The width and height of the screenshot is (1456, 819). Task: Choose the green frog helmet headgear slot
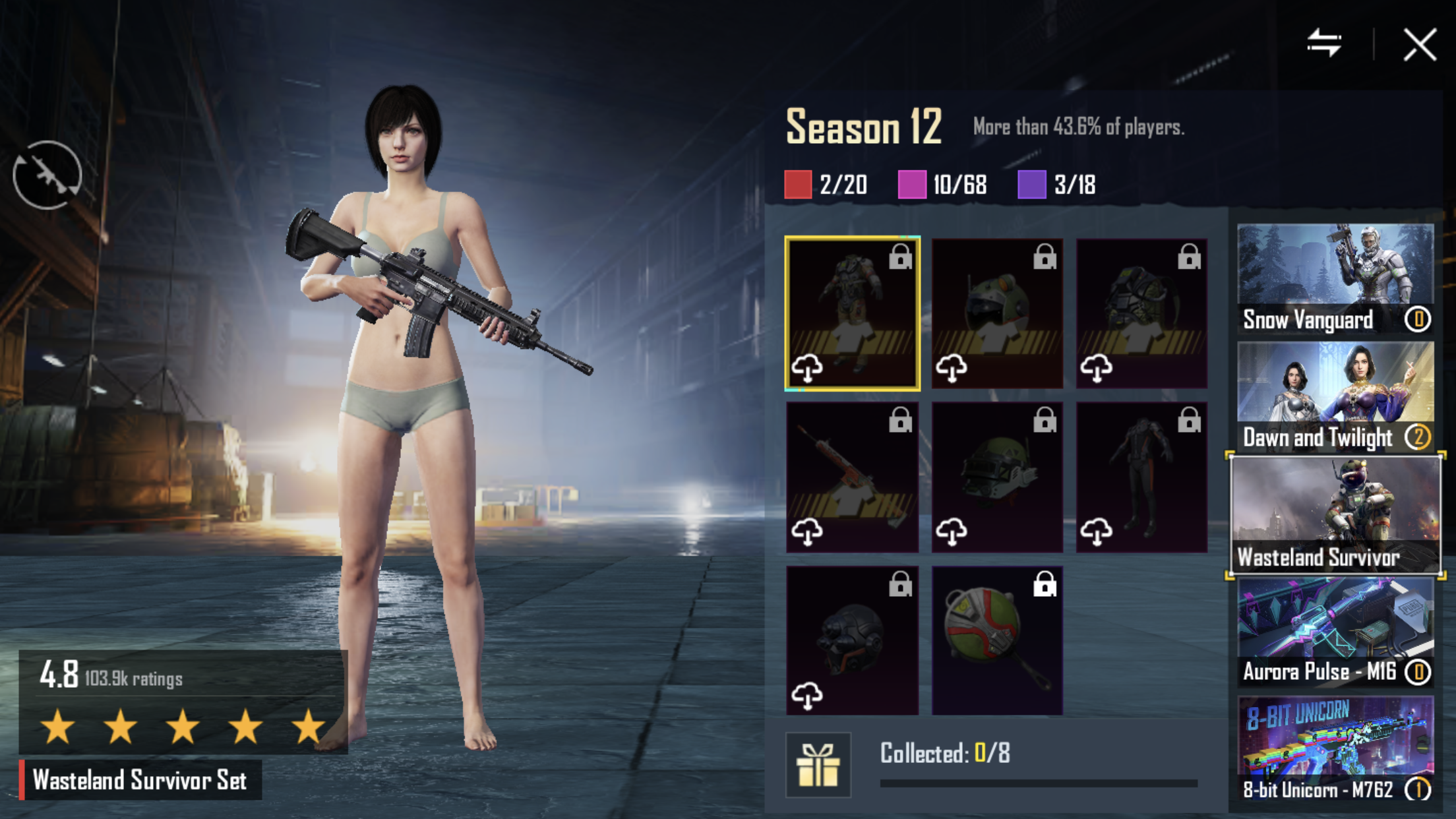(x=997, y=313)
